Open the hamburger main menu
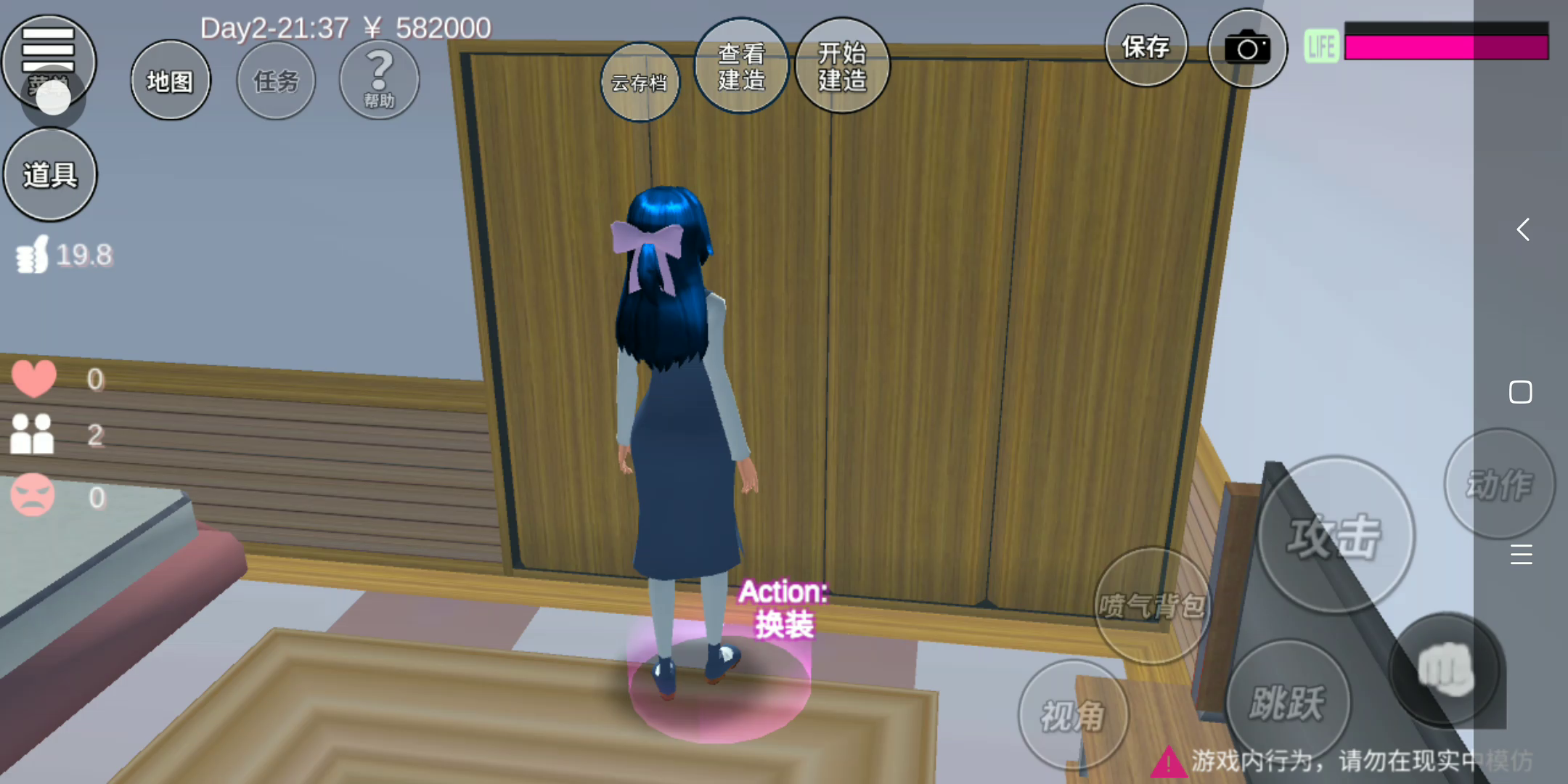The height and width of the screenshot is (784, 1568). pos(48,51)
